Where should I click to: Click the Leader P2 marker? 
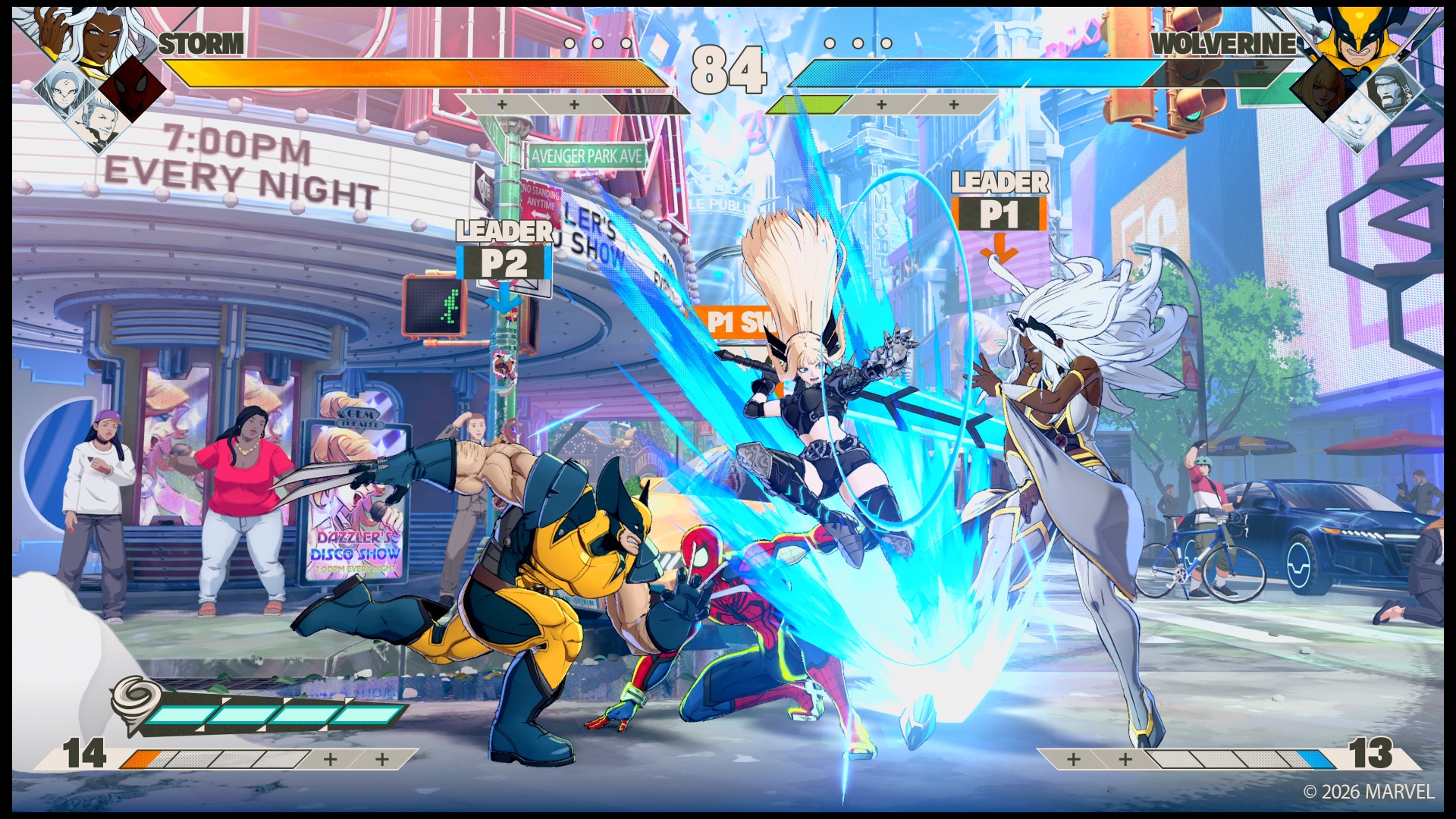click(504, 251)
